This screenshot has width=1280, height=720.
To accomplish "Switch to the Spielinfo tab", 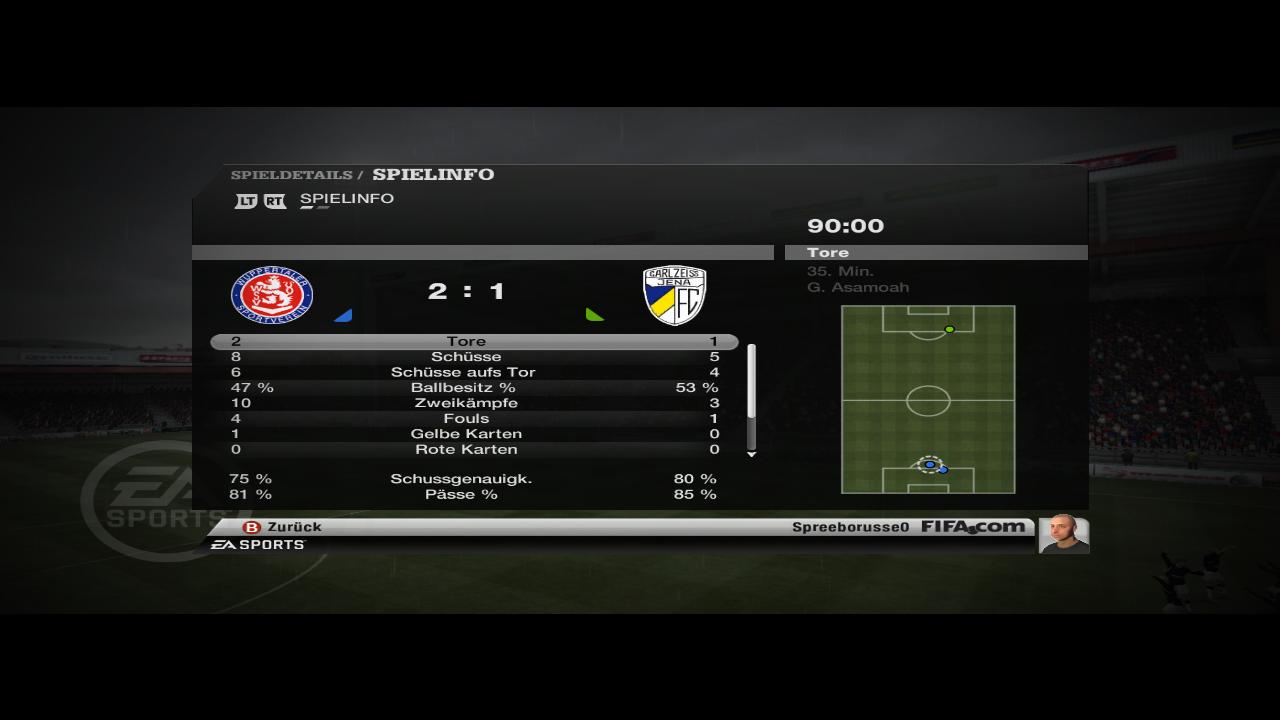I will [x=346, y=199].
